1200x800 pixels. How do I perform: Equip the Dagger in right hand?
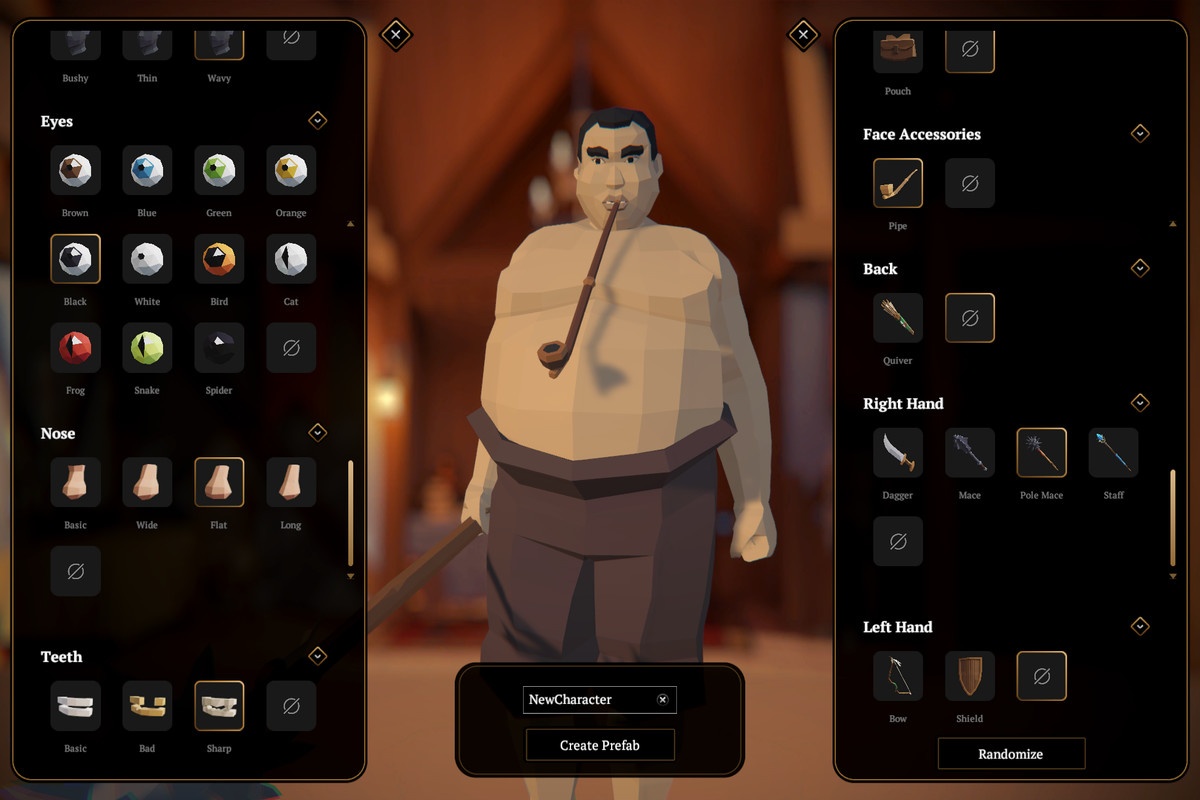coord(898,453)
